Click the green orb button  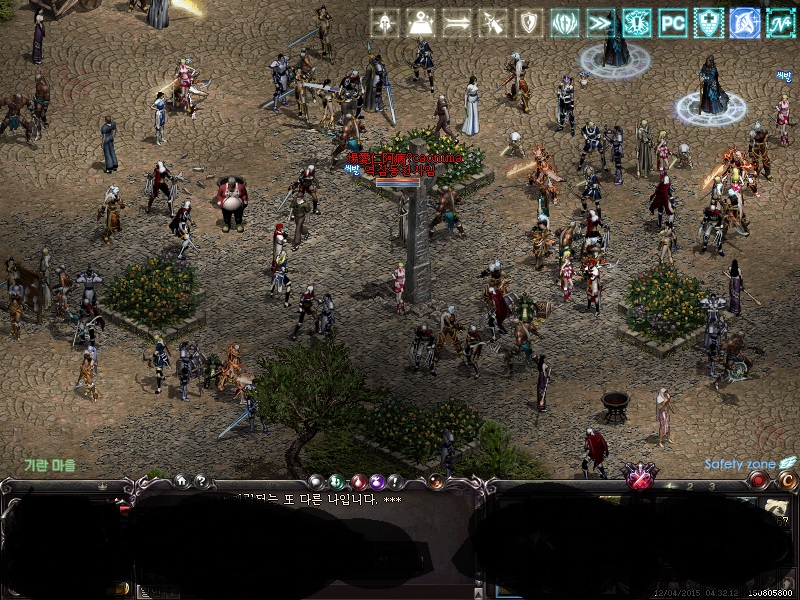pyautogui.click(x=336, y=482)
